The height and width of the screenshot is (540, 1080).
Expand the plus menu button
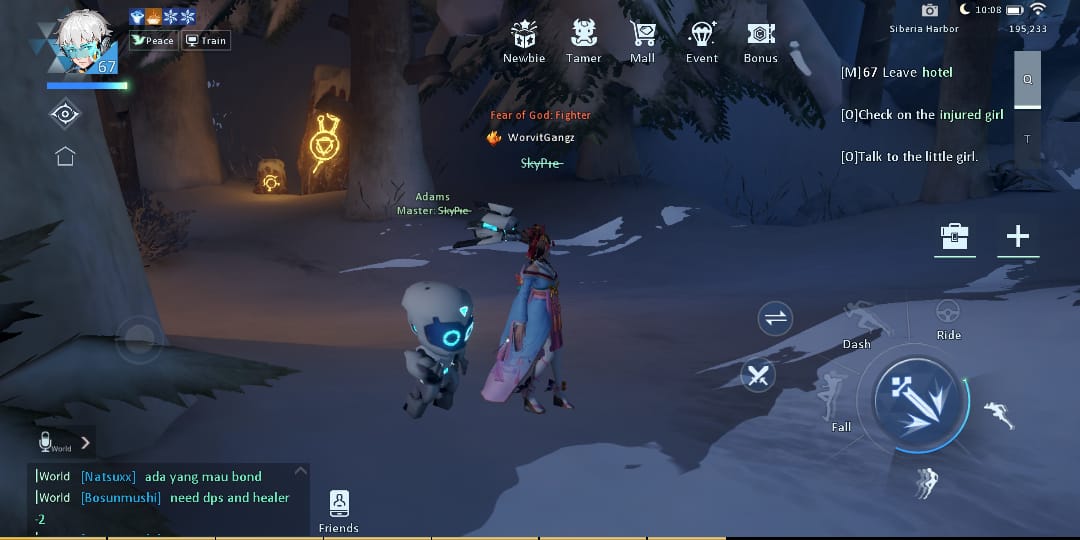coord(1017,236)
